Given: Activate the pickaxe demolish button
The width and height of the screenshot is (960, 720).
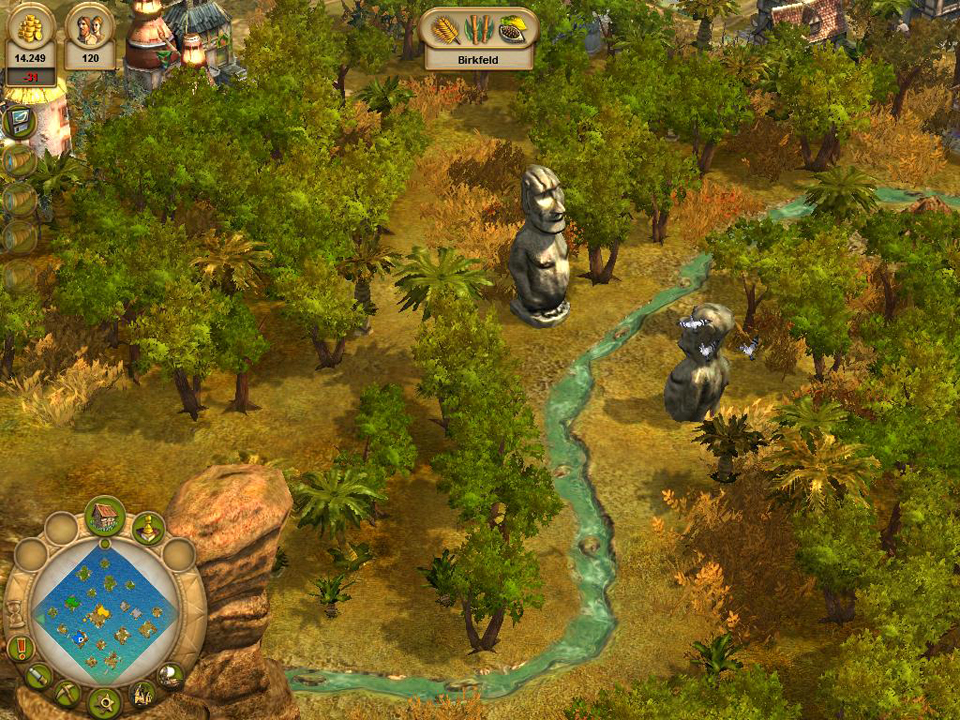Looking at the screenshot, I should (x=68, y=692).
